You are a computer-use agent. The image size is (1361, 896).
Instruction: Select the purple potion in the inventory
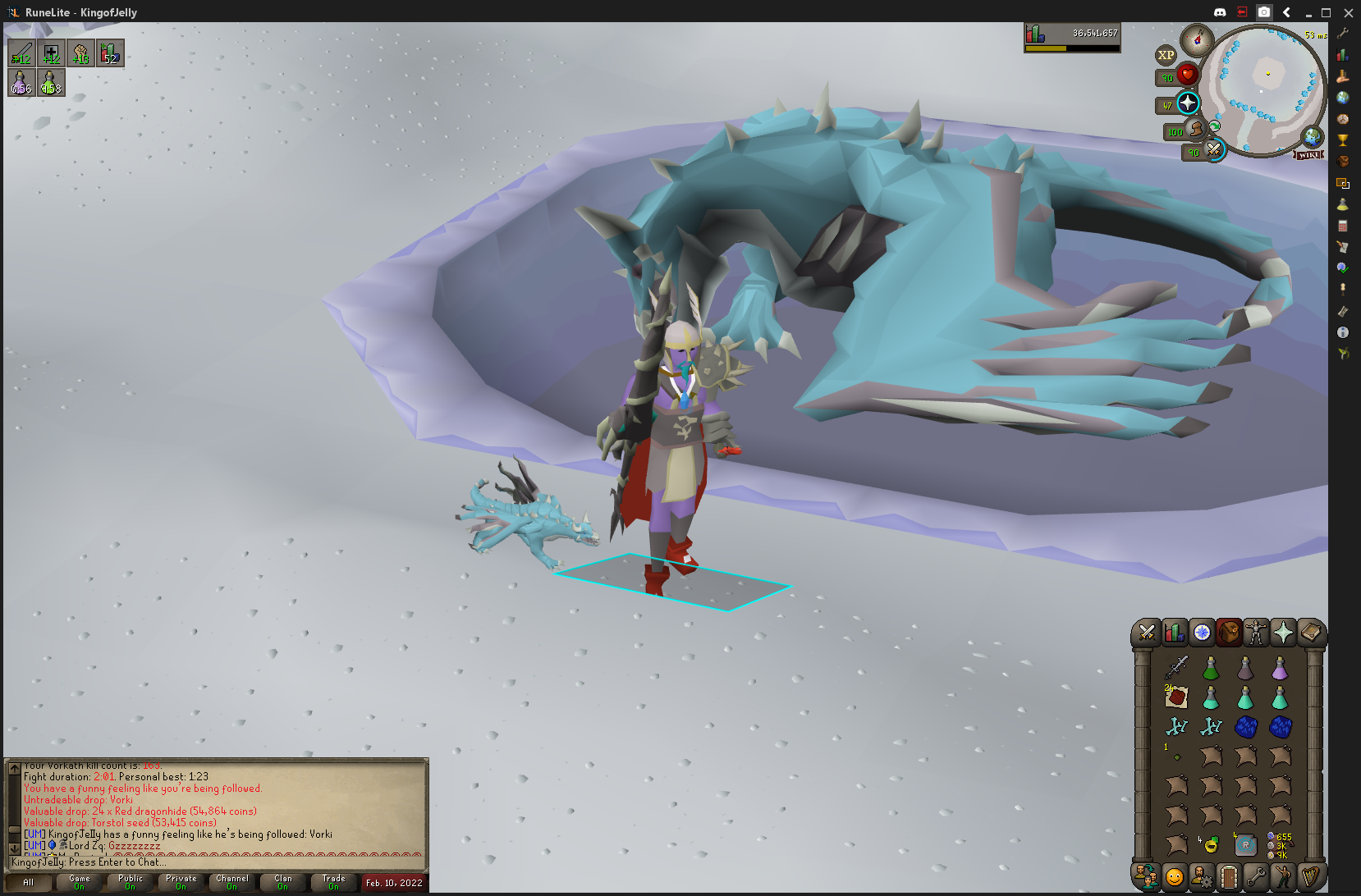click(1280, 668)
